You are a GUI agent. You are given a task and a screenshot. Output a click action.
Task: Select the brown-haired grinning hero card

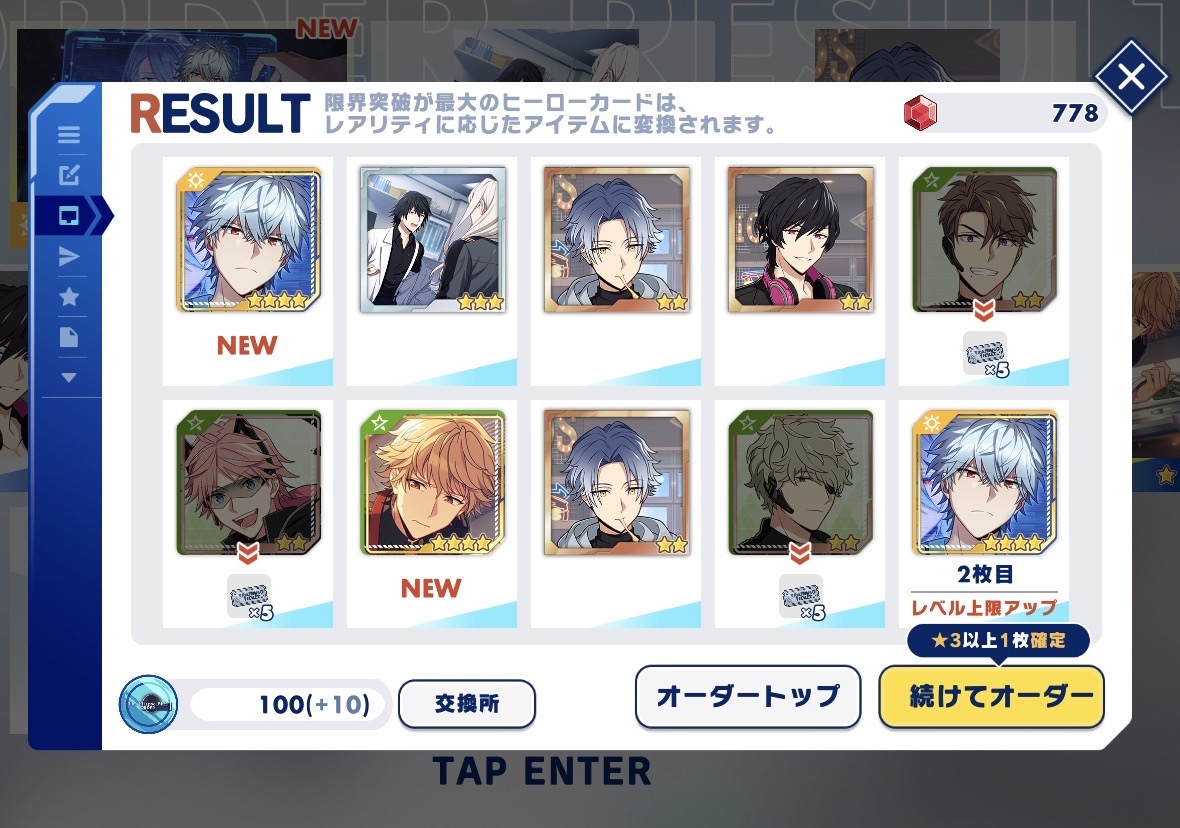(x=985, y=240)
